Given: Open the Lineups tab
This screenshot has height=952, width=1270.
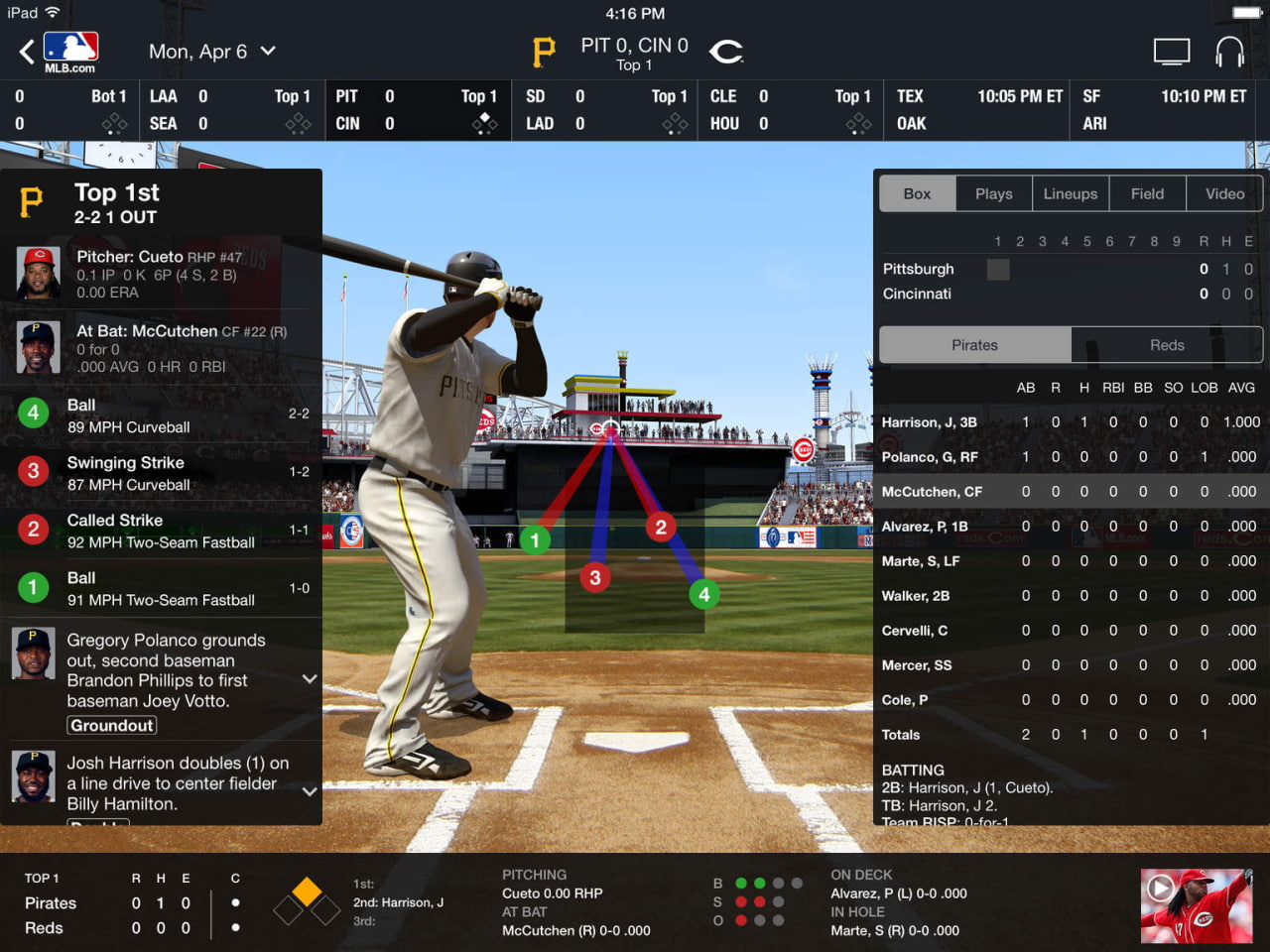Looking at the screenshot, I should pos(1071,193).
